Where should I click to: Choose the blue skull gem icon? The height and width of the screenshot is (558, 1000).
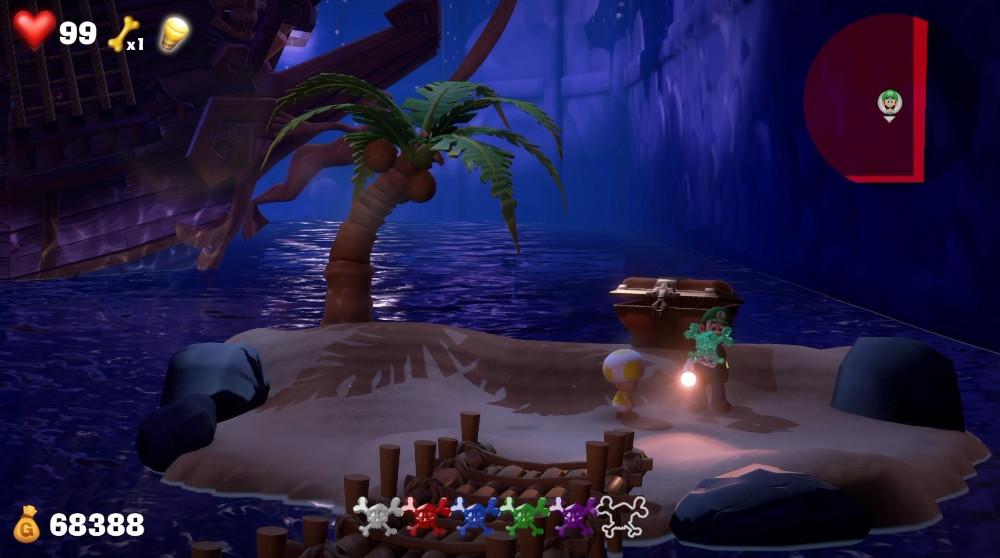click(475, 515)
